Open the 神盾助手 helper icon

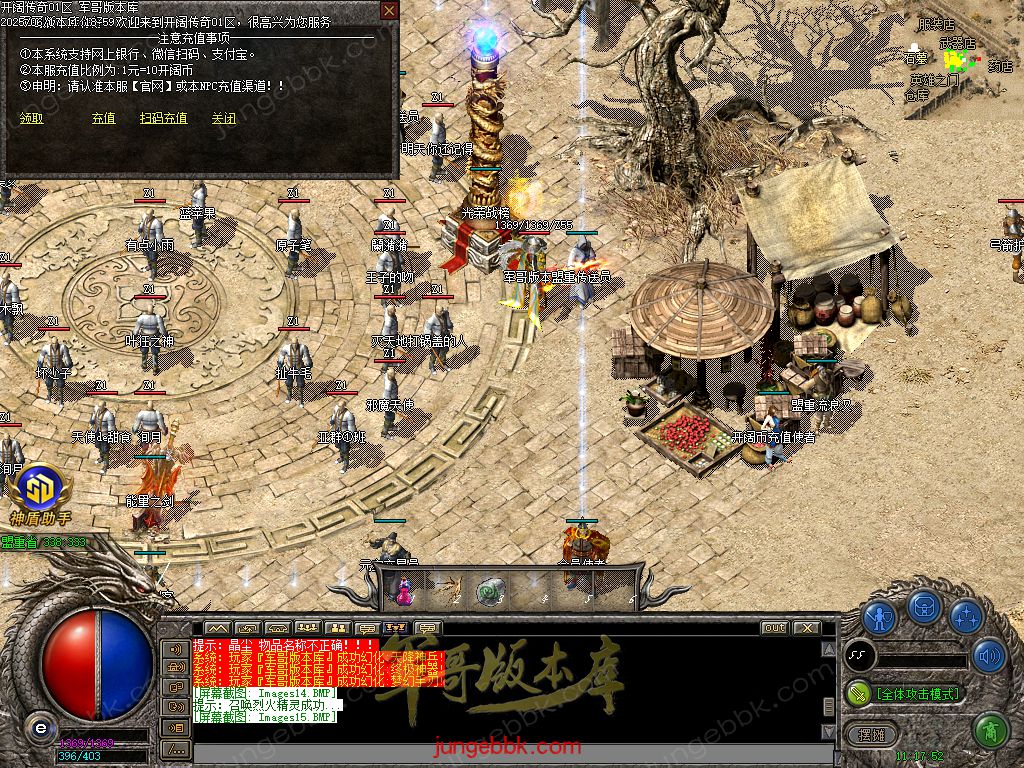point(41,493)
